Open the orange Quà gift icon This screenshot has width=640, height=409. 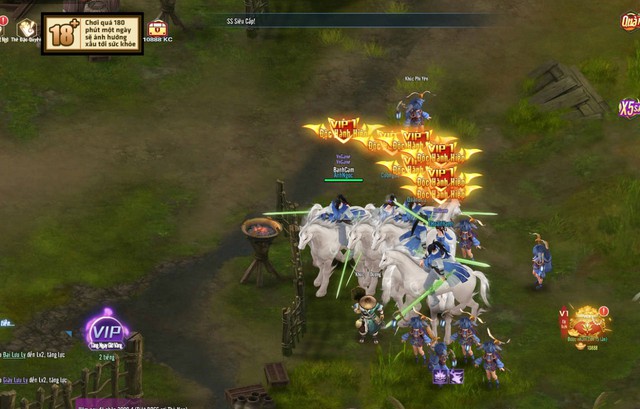(630, 21)
